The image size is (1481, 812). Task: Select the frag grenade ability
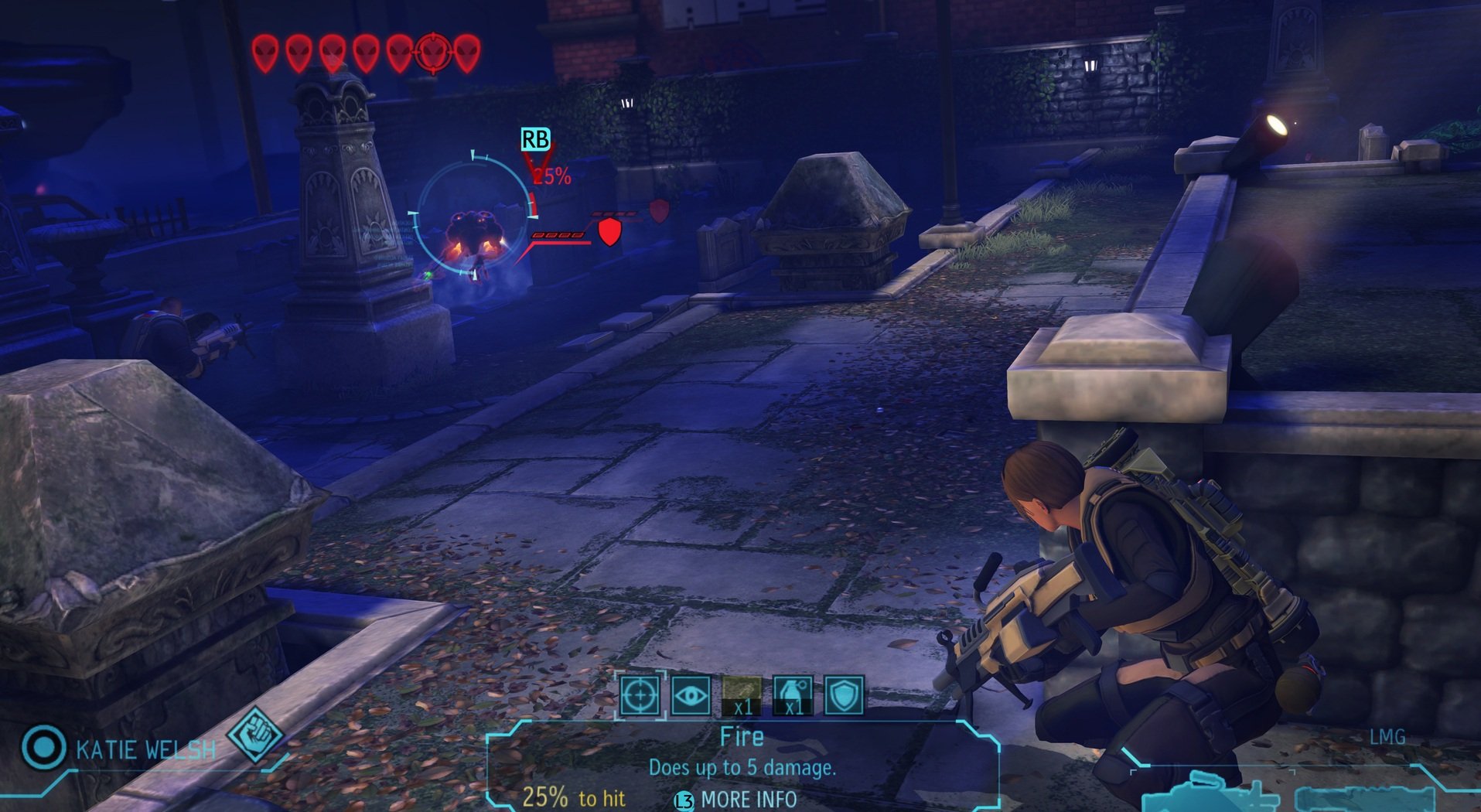click(x=793, y=695)
